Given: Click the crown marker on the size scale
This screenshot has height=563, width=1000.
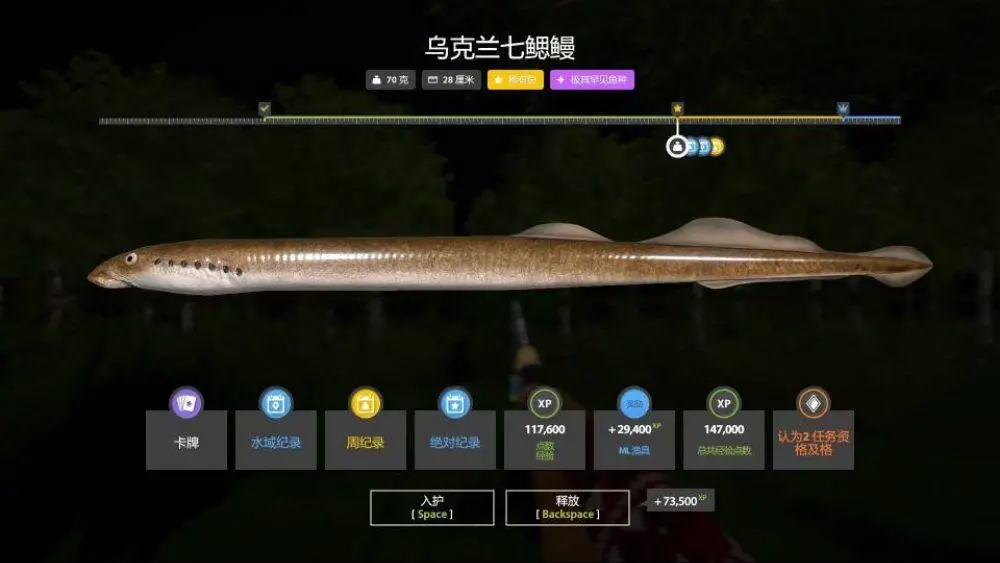Looking at the screenshot, I should (842, 108).
